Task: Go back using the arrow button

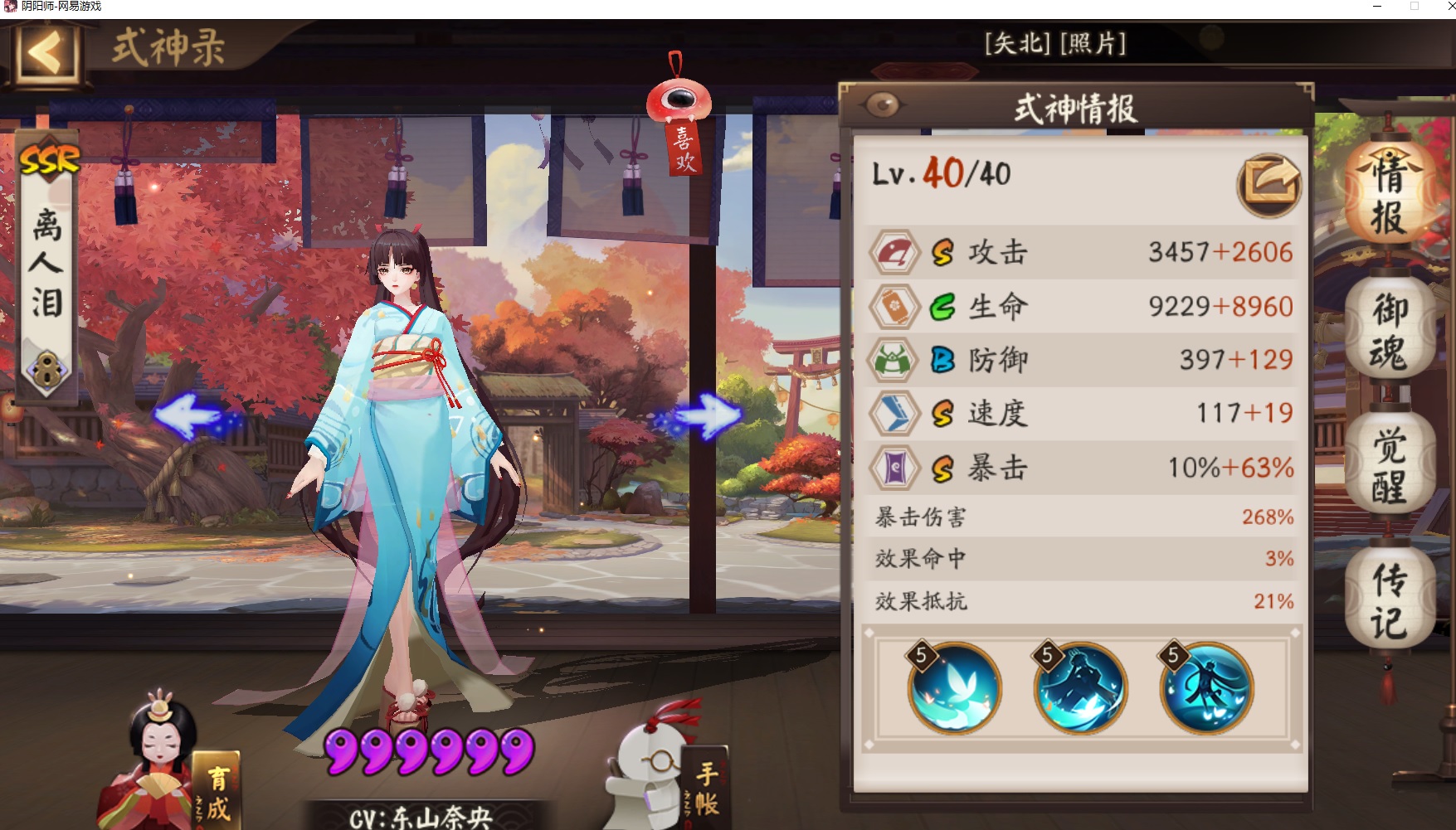Action: 46,54
